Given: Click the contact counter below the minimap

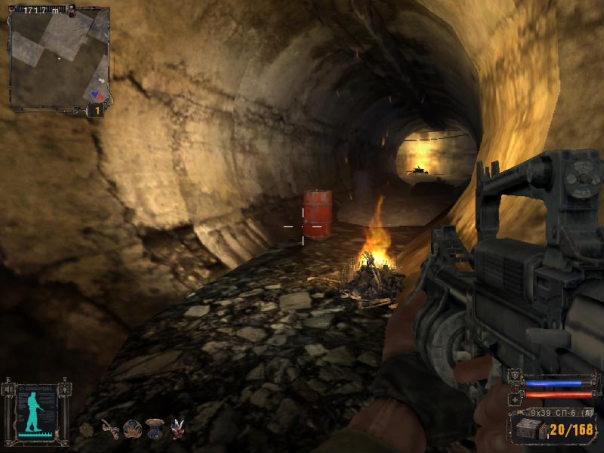Looking at the screenshot, I should pos(97,110).
